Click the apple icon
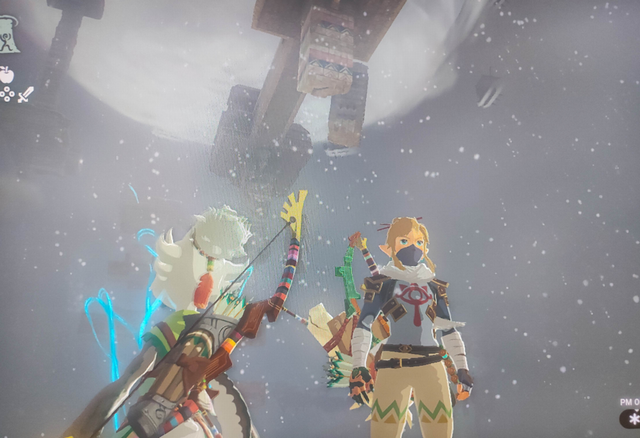This screenshot has height=438, width=640. tap(7, 73)
